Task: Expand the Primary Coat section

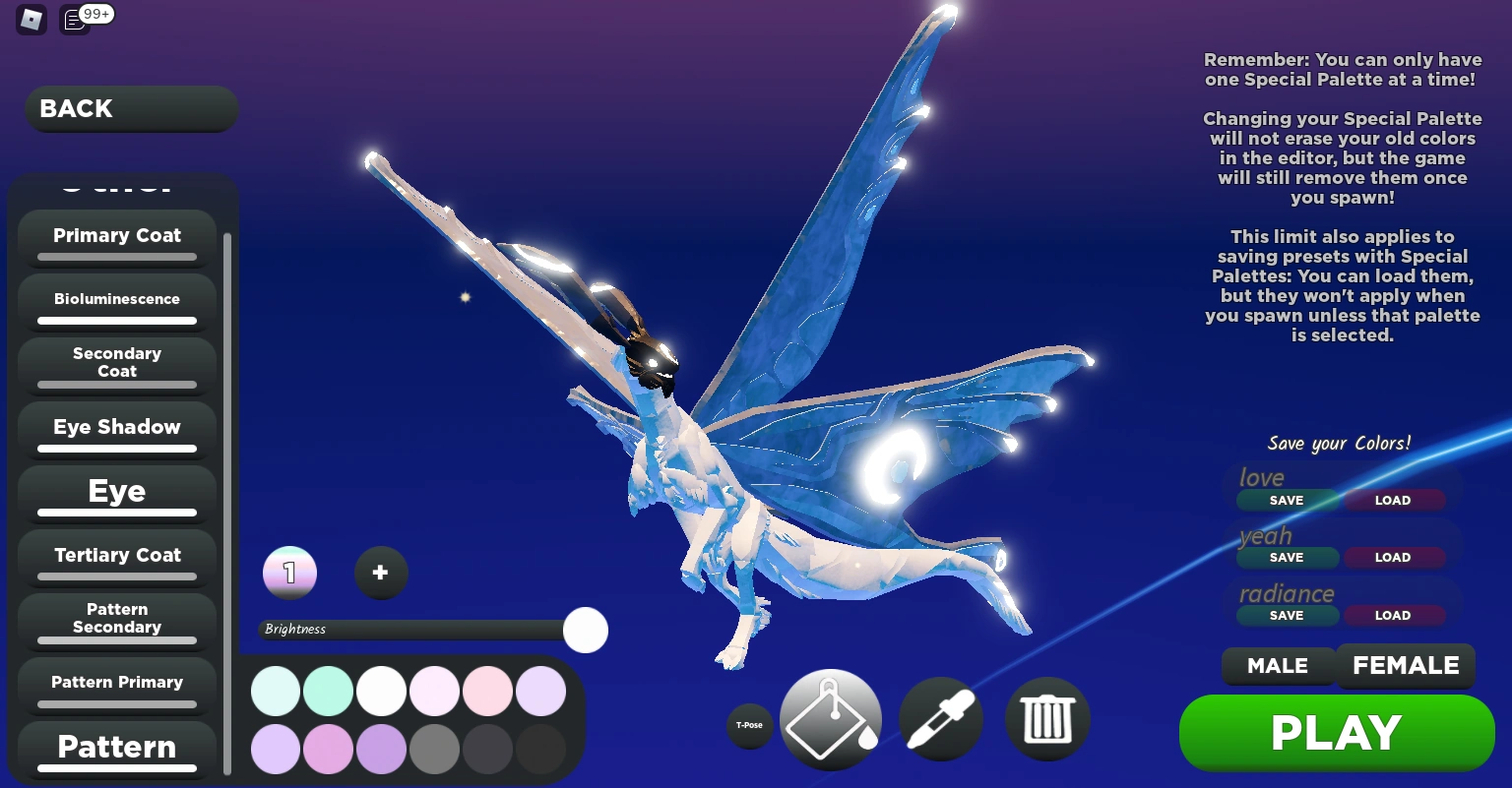Action: tap(116, 236)
